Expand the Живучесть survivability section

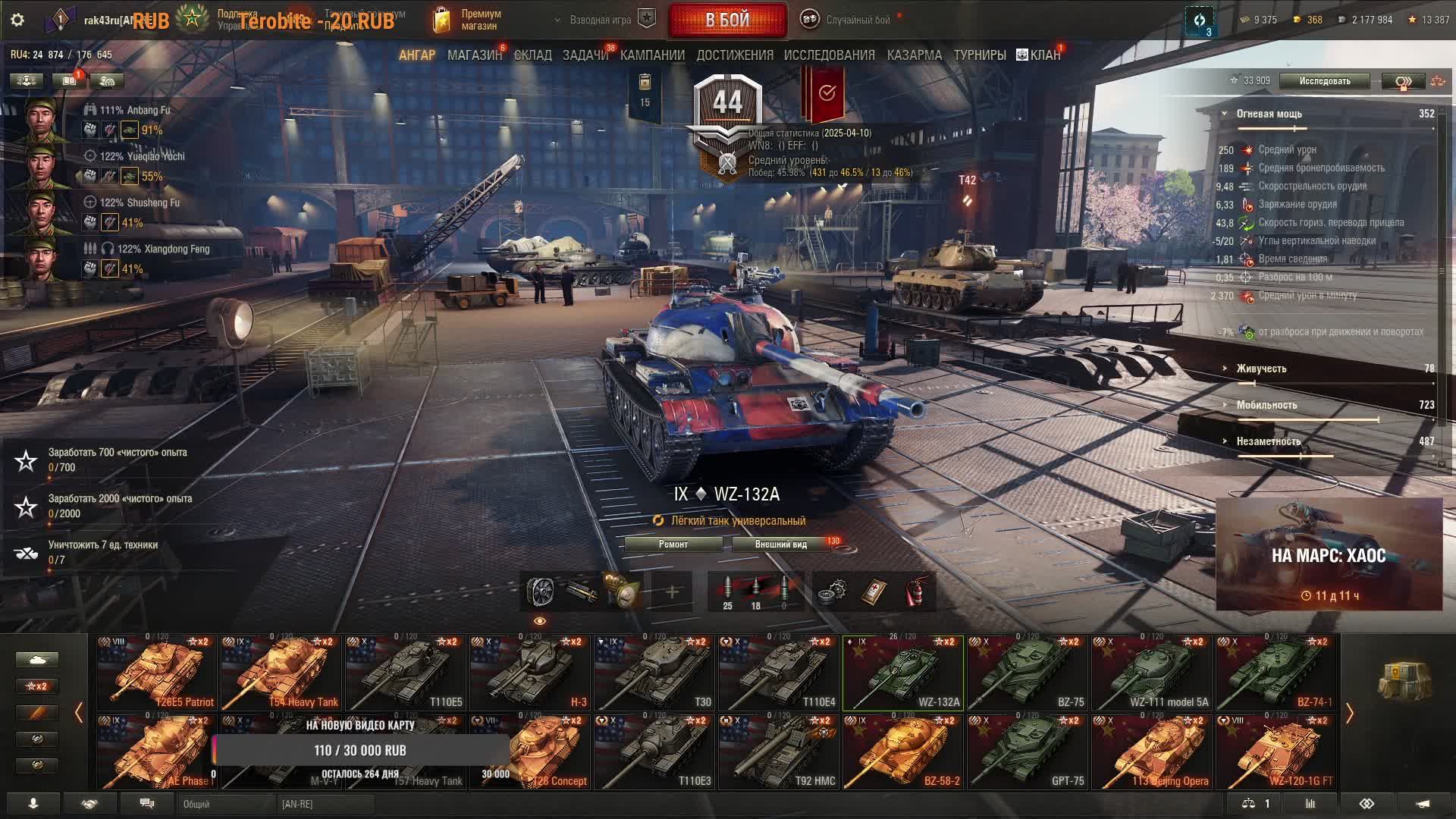[1261, 369]
